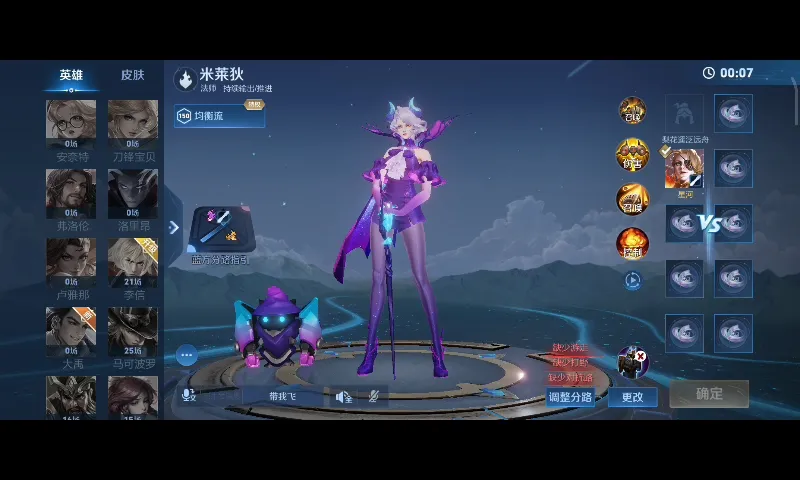This screenshot has width=800, height=480.
Task: Click the 调整分路 lane adjust button
Action: point(570,397)
